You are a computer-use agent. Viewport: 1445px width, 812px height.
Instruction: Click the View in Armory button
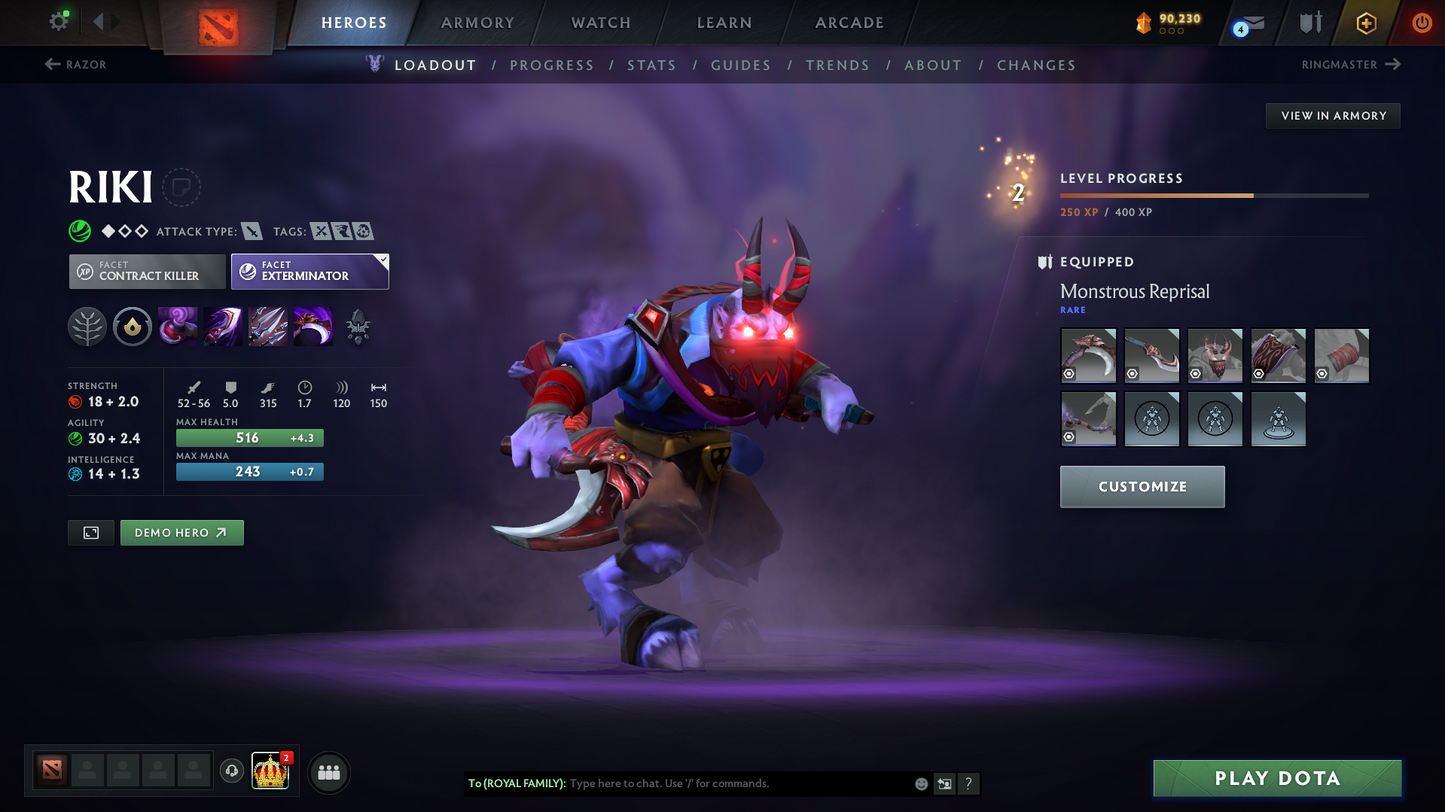pos(1333,116)
